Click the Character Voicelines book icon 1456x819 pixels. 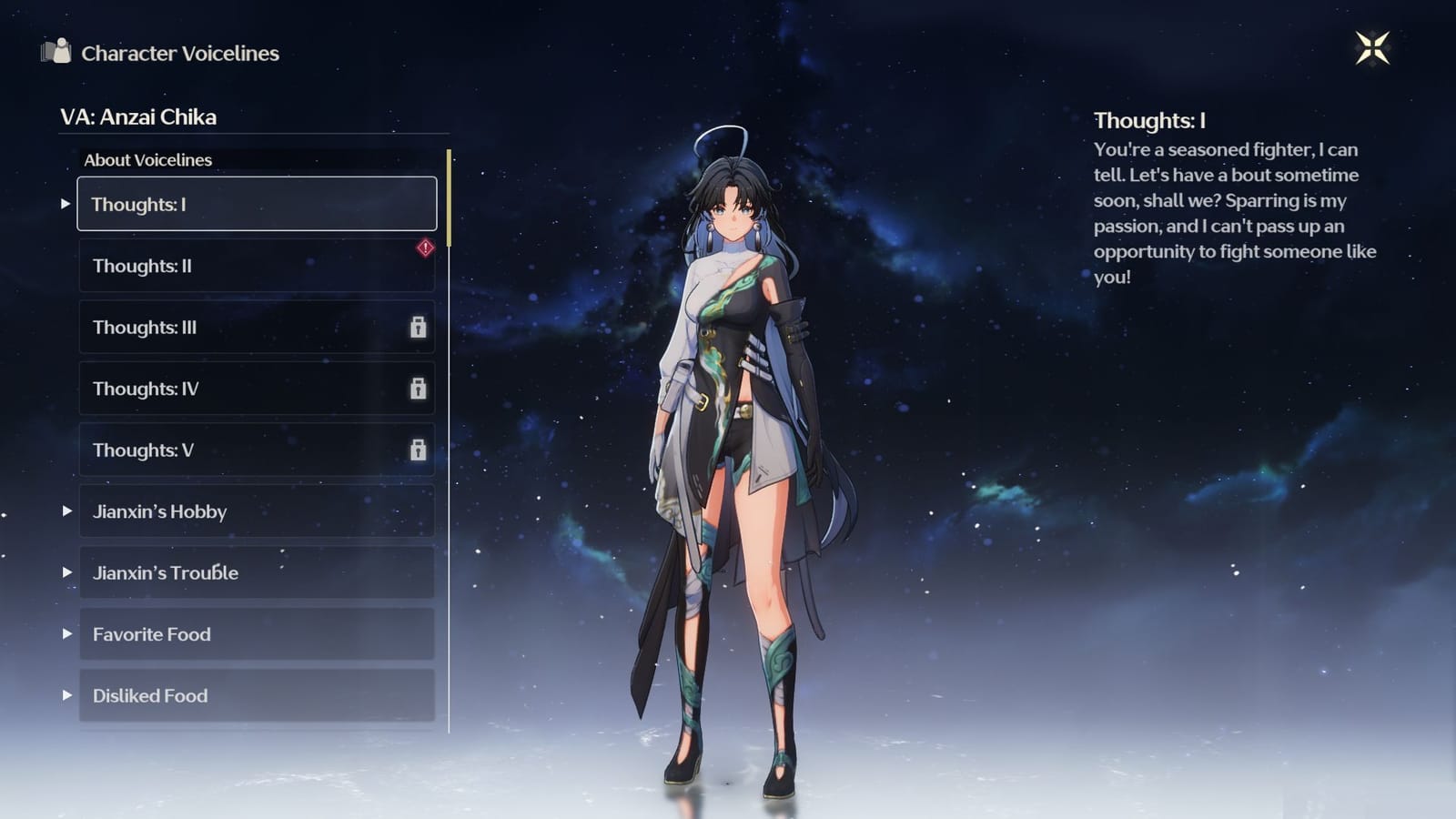[56, 54]
